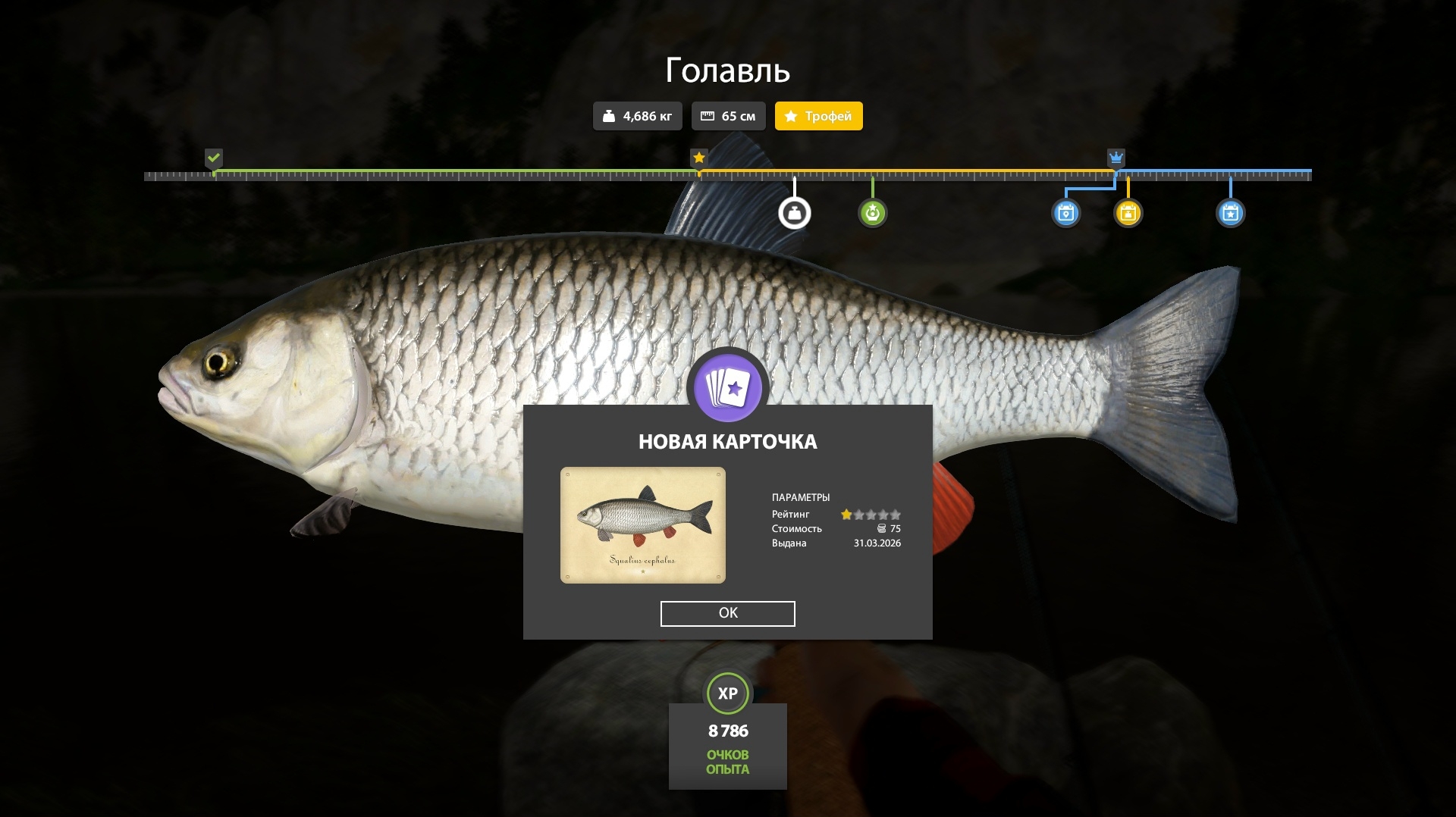Screen dimensions: 1456x817
Task: Click the green XP circle icon
Action: (x=727, y=693)
